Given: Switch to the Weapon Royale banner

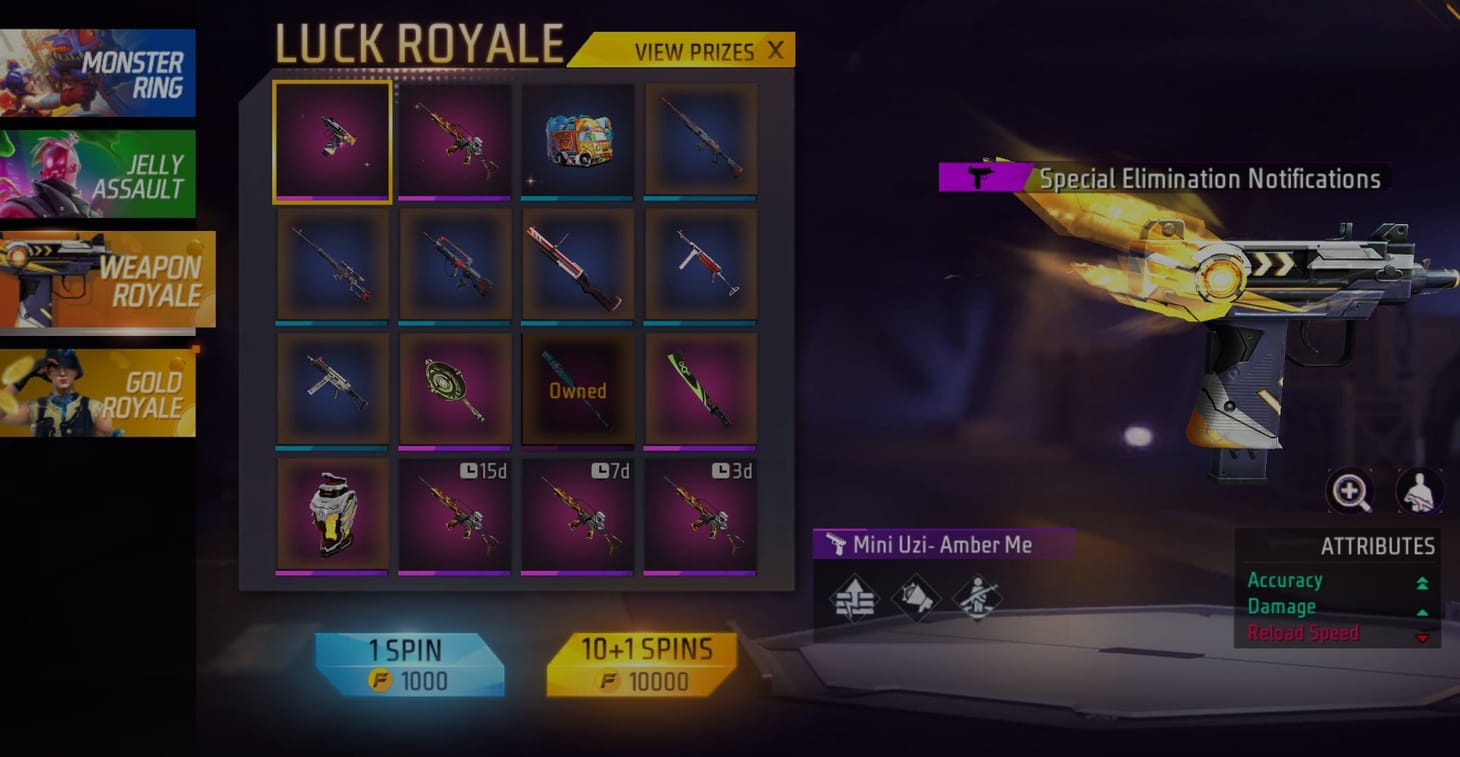Looking at the screenshot, I should tap(100, 277).
